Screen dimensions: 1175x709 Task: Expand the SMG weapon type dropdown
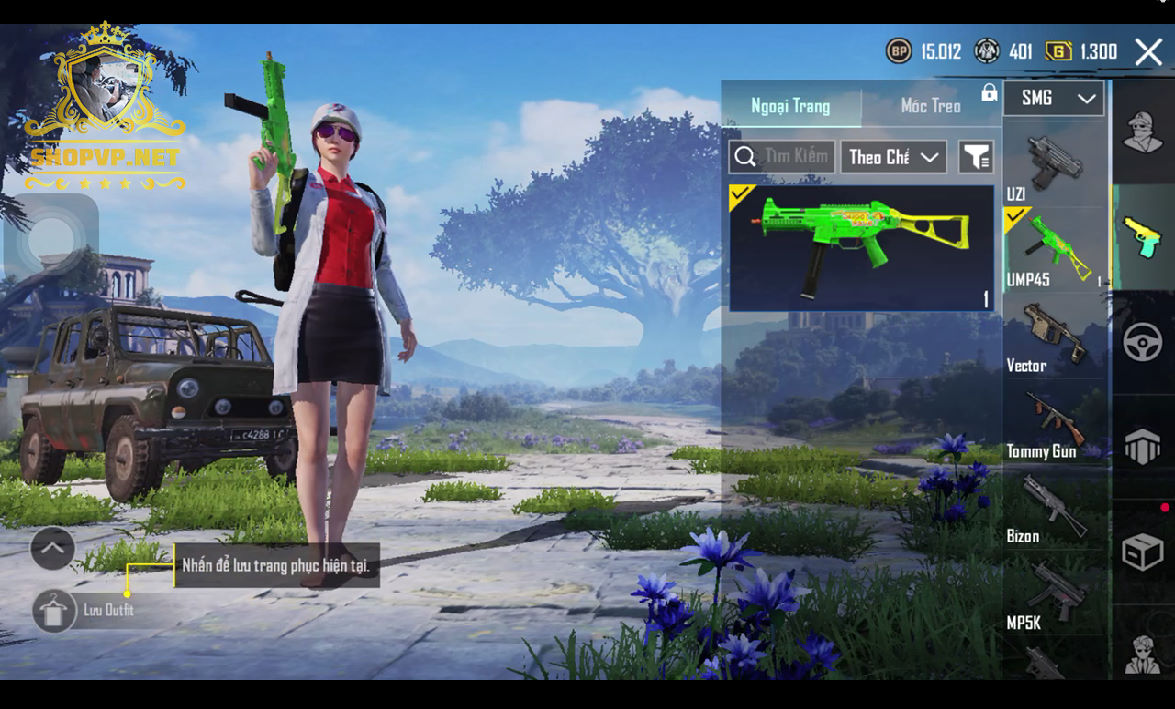click(1053, 98)
